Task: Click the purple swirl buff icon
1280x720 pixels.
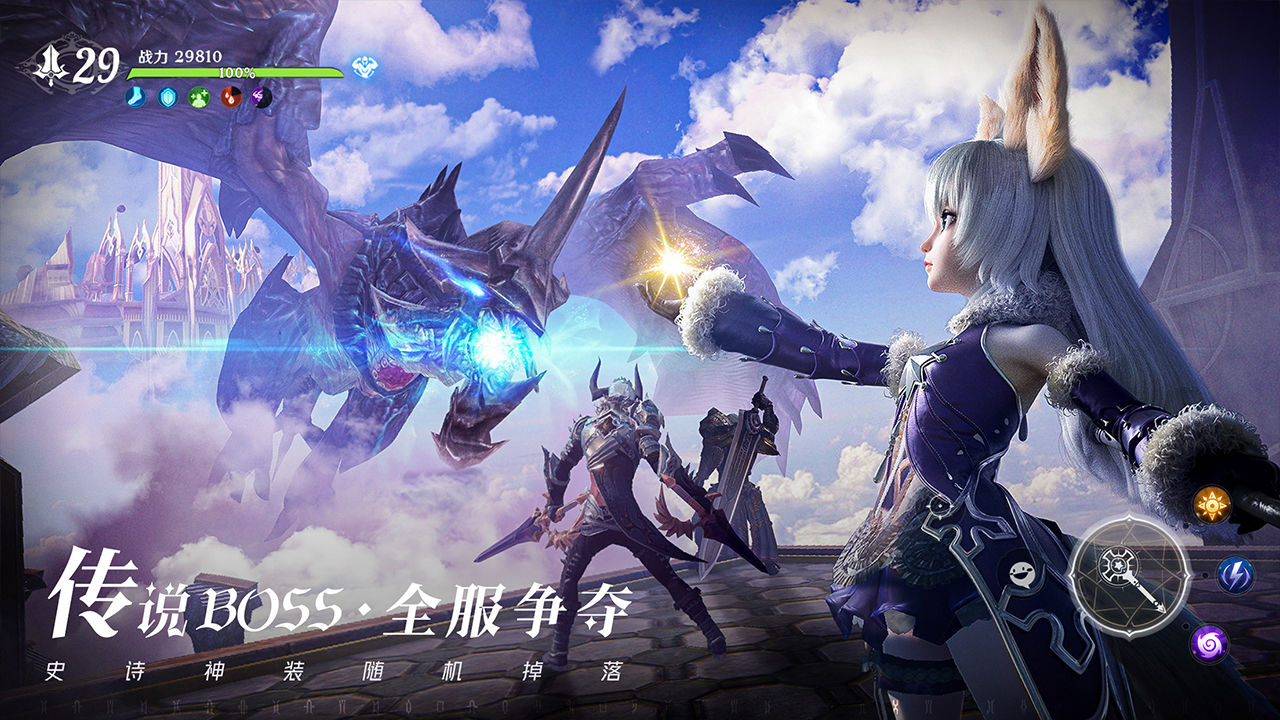Action: tap(260, 97)
